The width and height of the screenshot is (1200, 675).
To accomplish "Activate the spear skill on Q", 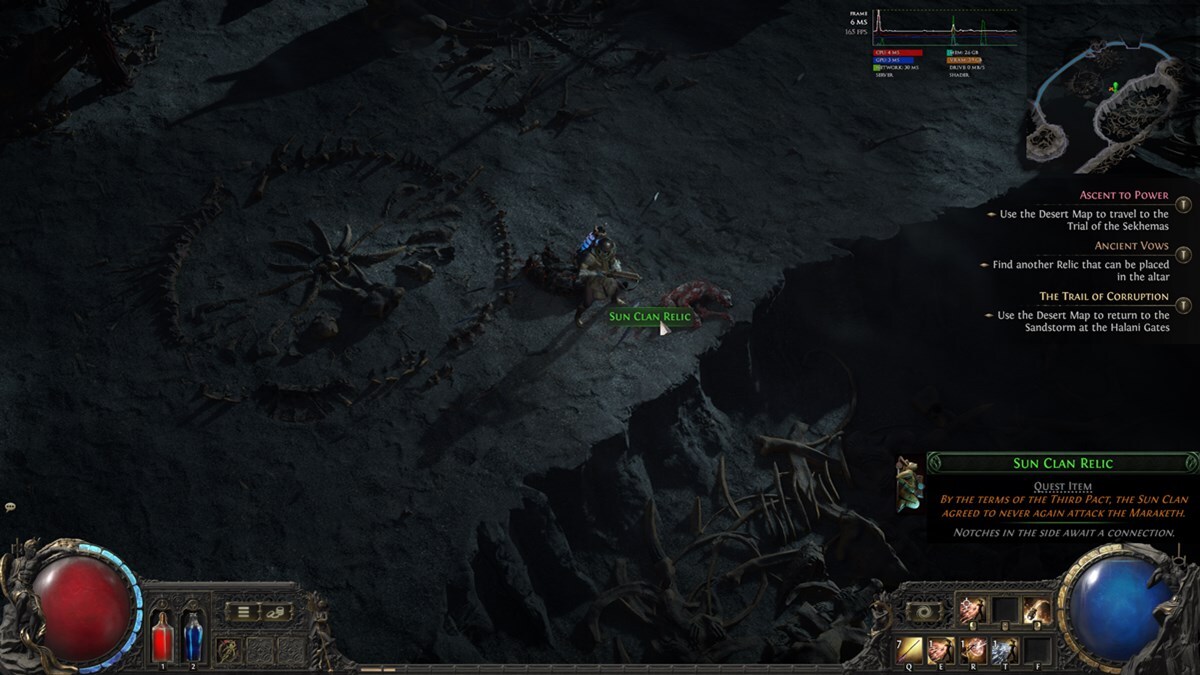I will point(910,649).
